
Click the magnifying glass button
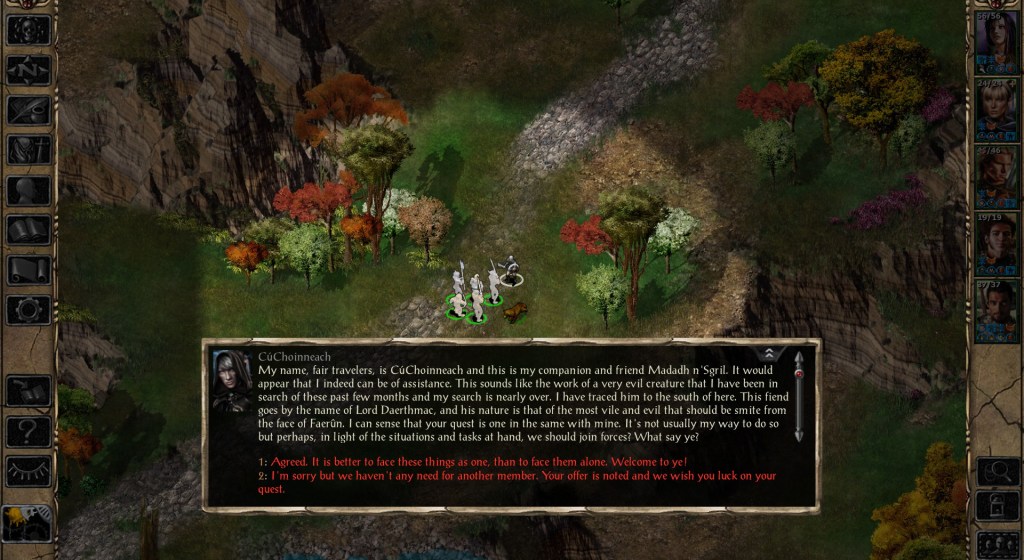[996, 471]
